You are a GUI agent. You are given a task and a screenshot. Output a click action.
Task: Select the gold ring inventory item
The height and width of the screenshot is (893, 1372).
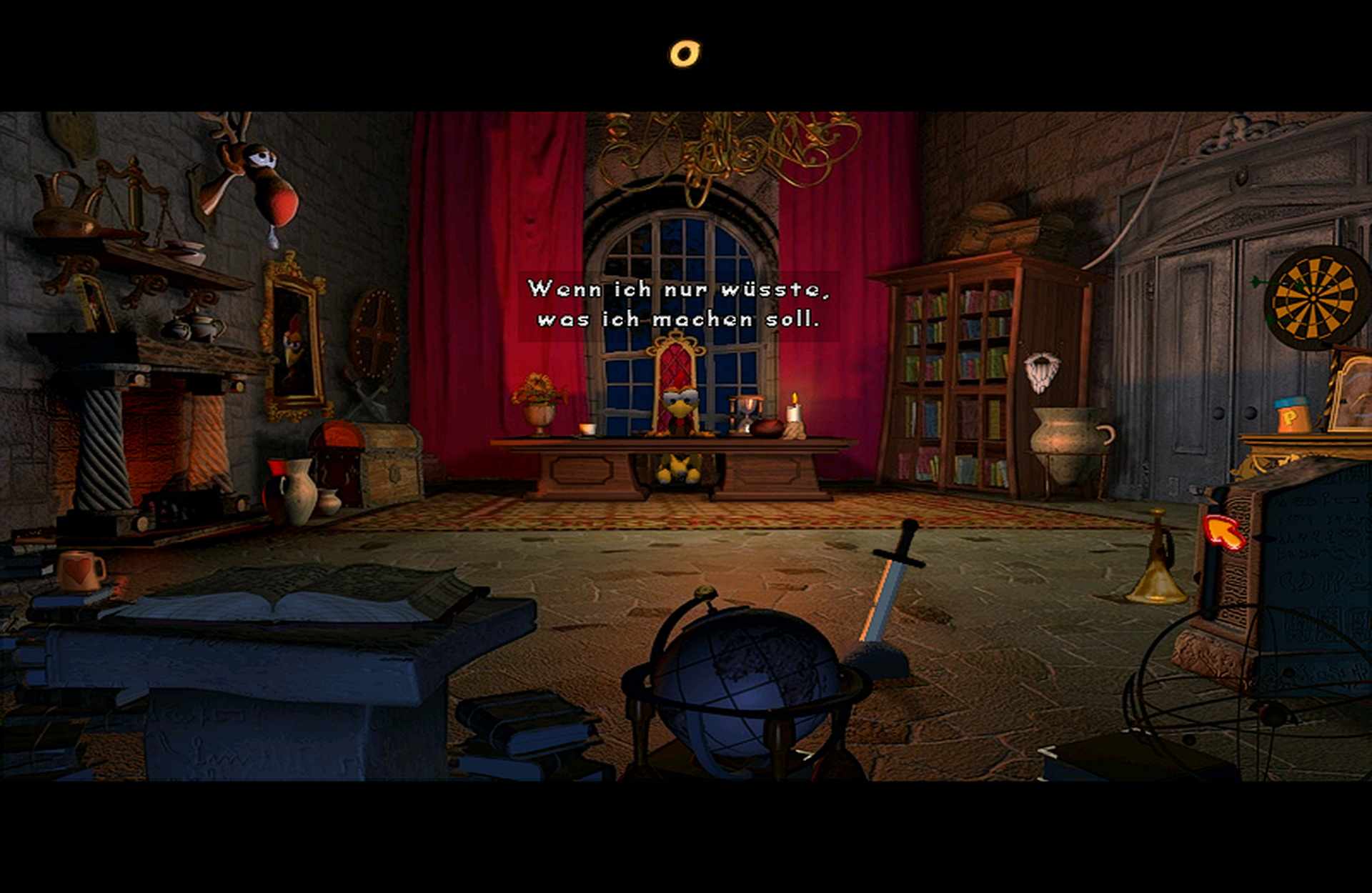(685, 54)
